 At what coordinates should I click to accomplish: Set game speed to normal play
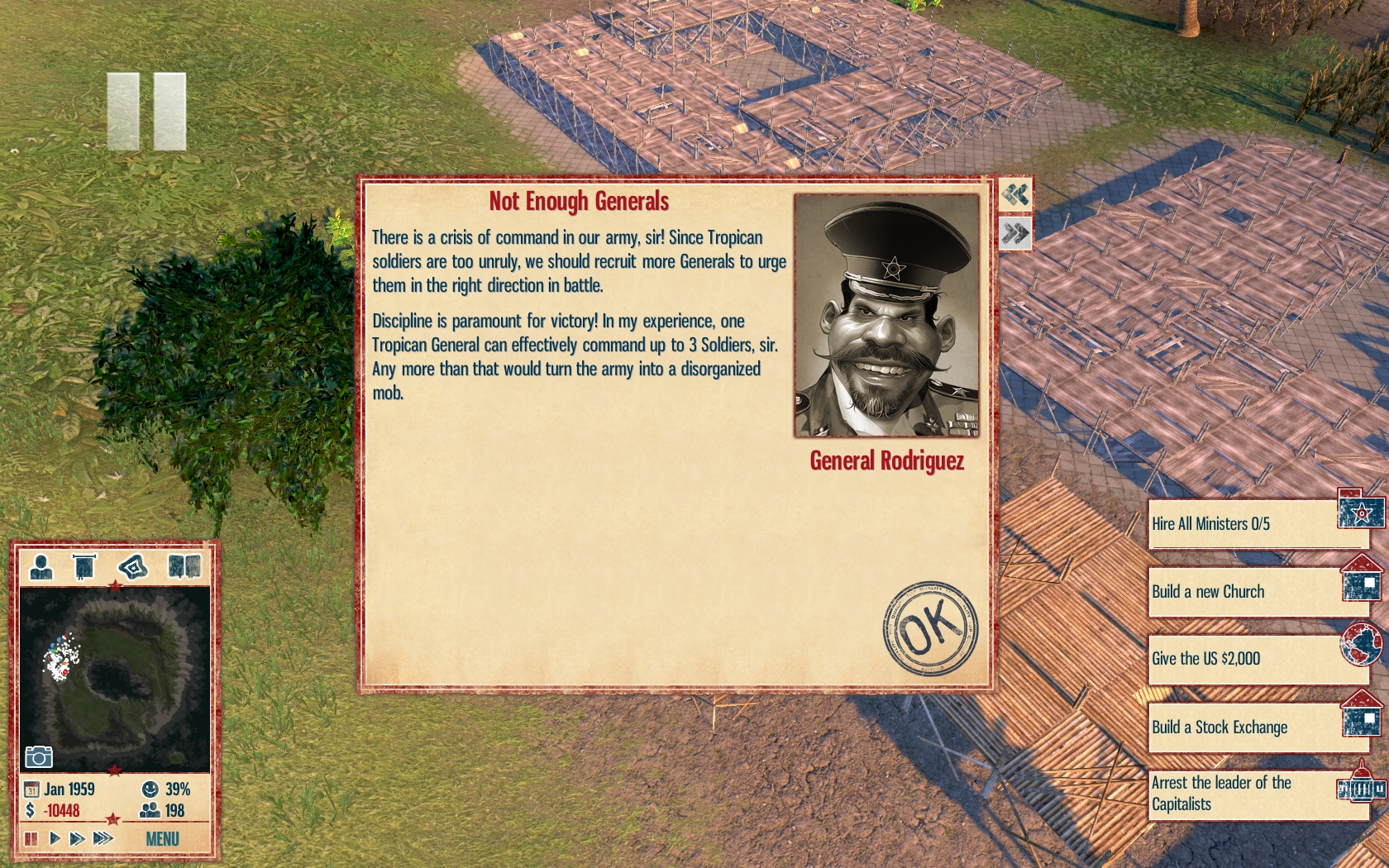55,839
